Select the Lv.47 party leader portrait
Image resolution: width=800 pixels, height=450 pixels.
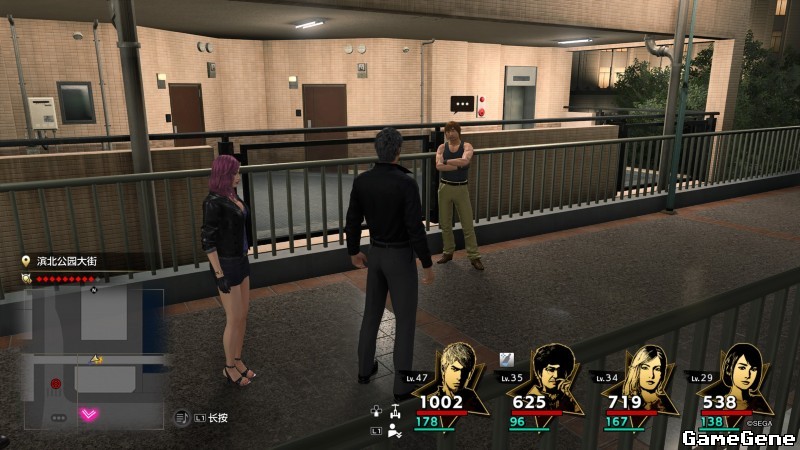pos(463,370)
